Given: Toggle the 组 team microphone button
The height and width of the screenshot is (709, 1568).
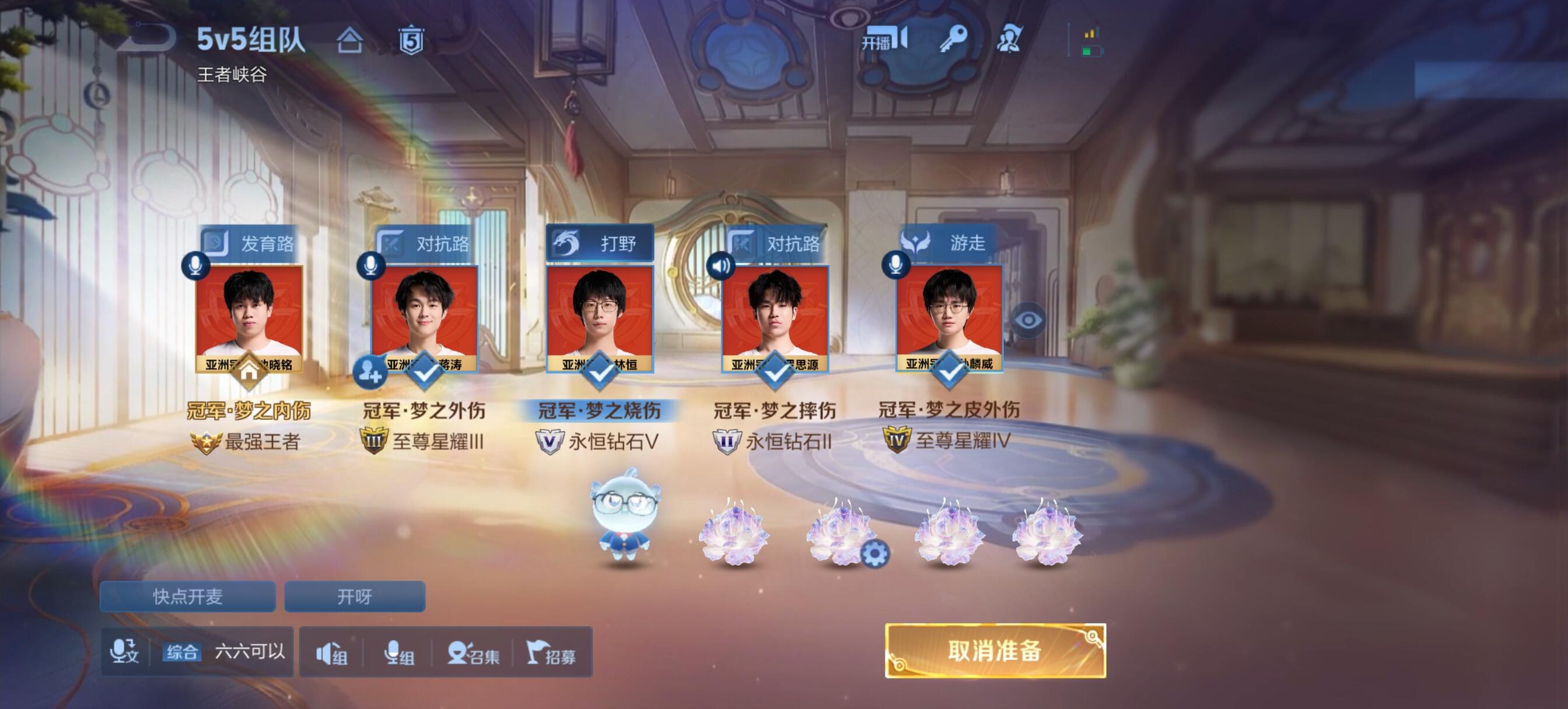Looking at the screenshot, I should point(398,654).
